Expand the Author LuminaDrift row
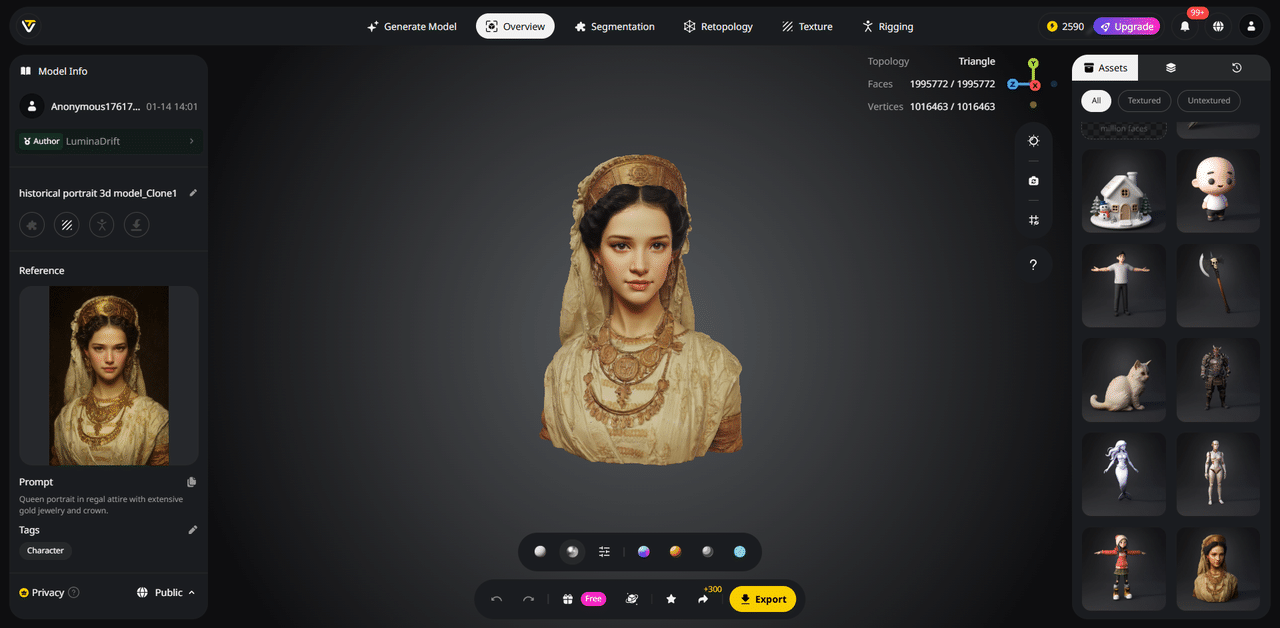 pyautogui.click(x=110, y=141)
